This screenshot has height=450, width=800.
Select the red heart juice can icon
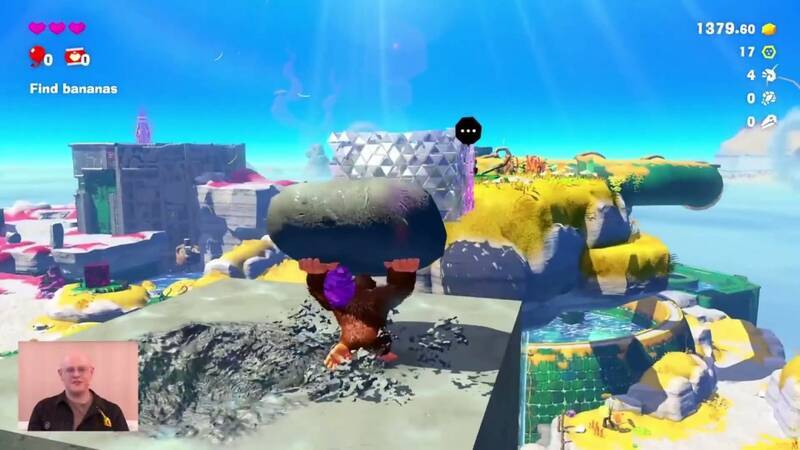coord(74,56)
